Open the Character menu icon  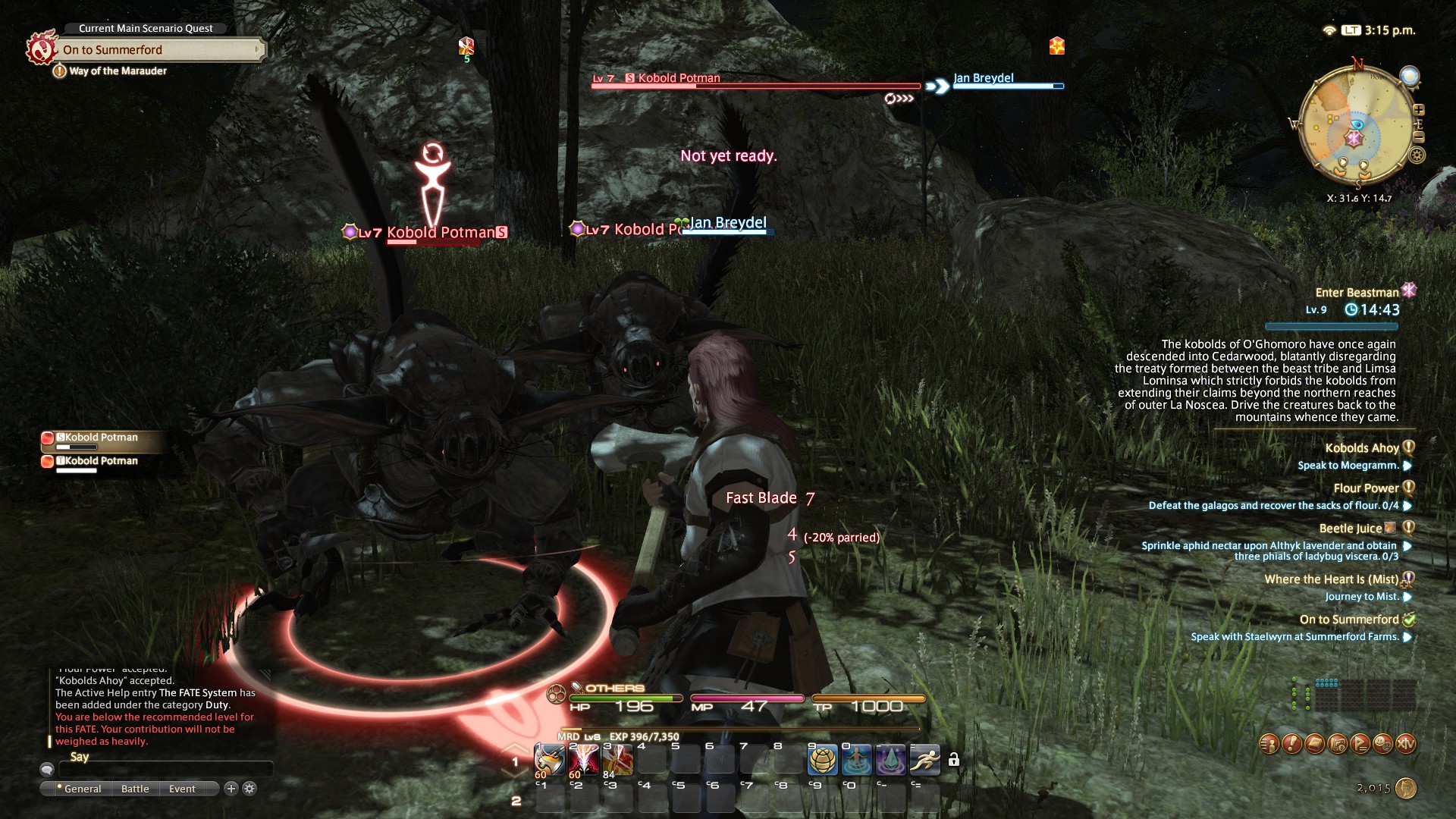pos(1269,744)
